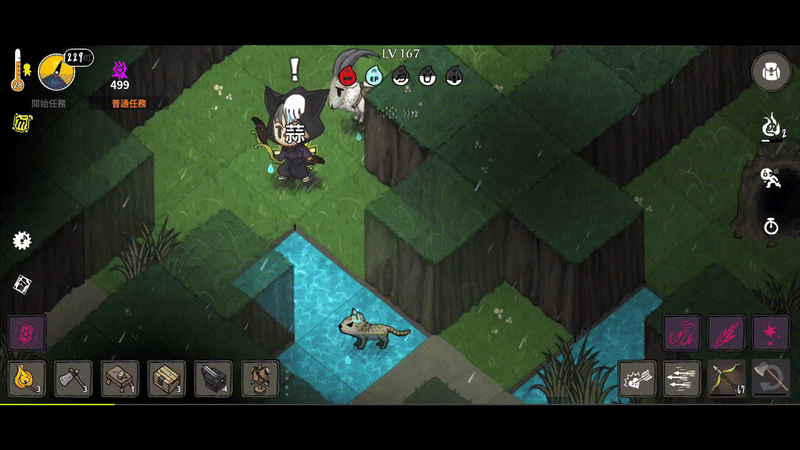
Task: Activate the pink swirl skill
Action: (x=683, y=332)
